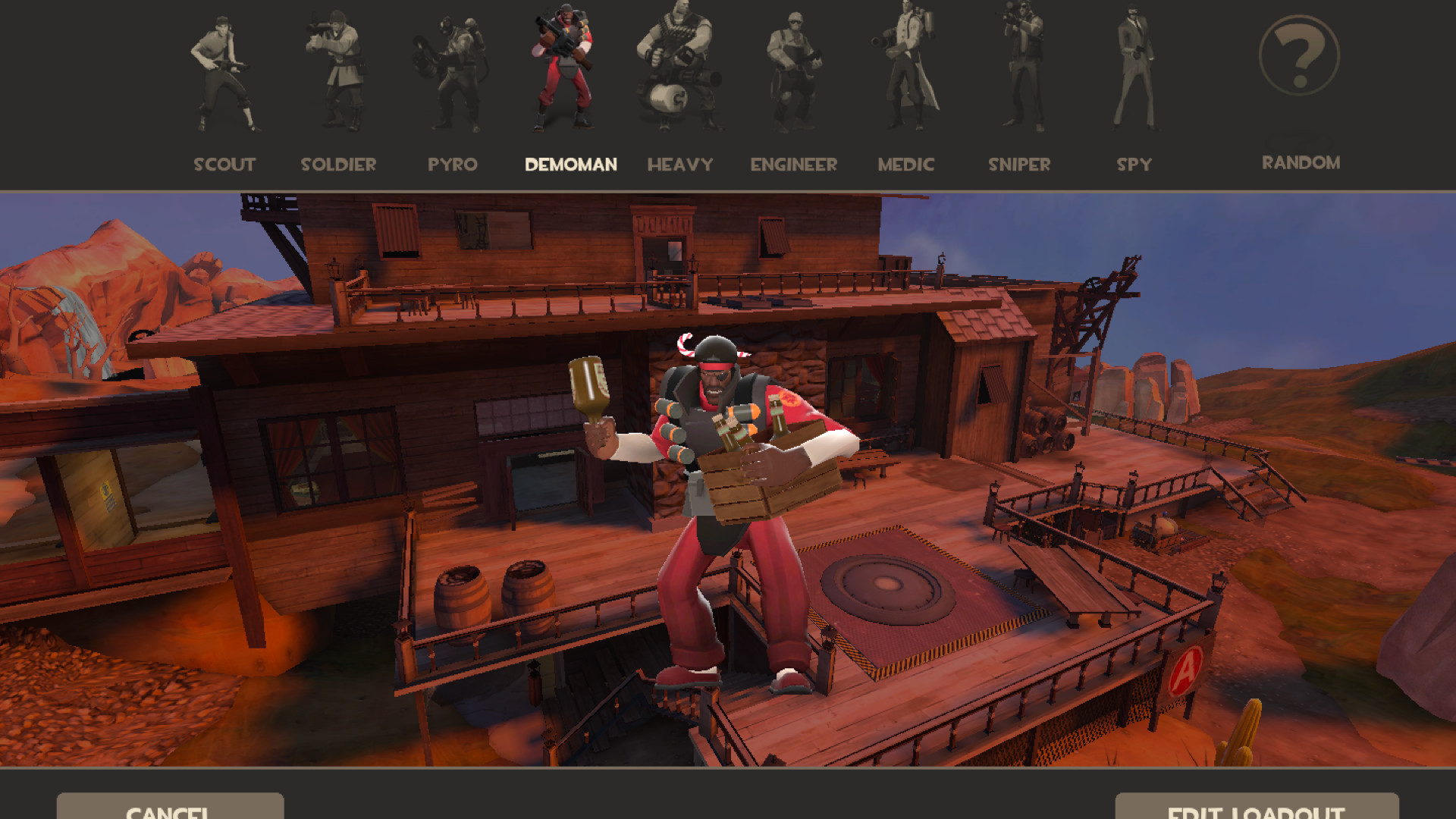Click the ENGINEER label text

793,165
